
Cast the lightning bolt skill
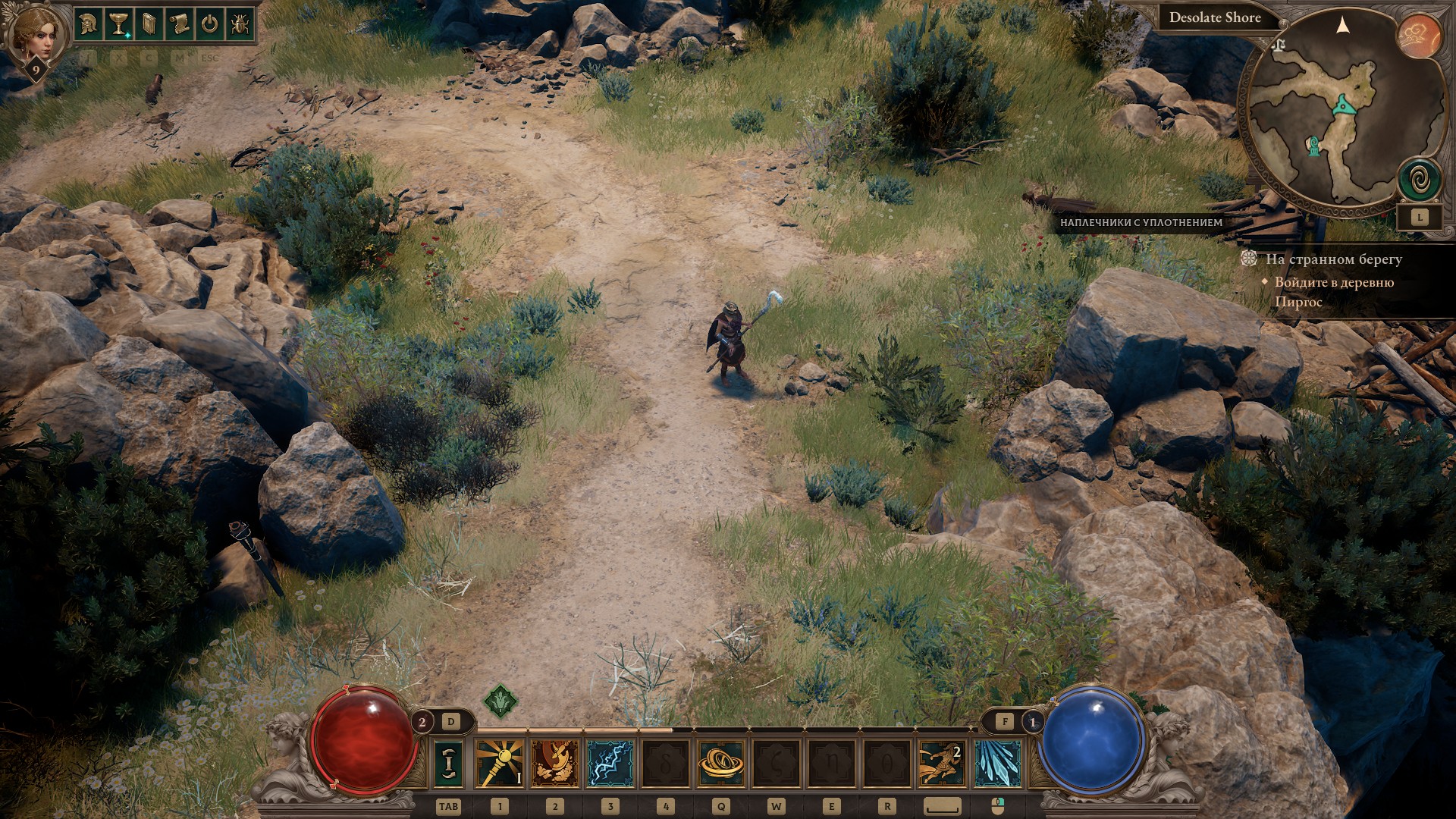610,764
